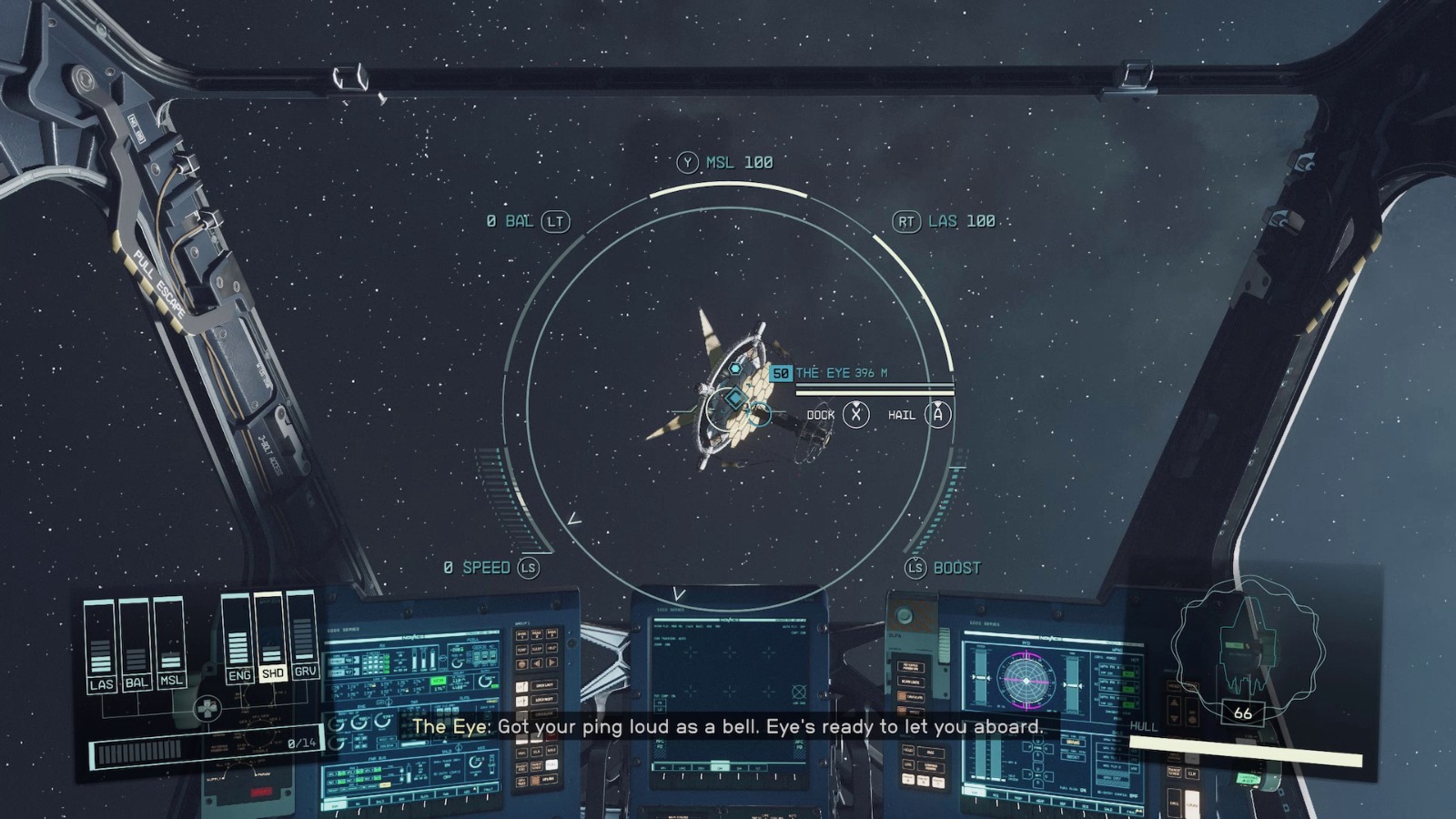Select the SCAN LOCK panel button
Viewport: 1456px width, 819px height.
click(911, 682)
